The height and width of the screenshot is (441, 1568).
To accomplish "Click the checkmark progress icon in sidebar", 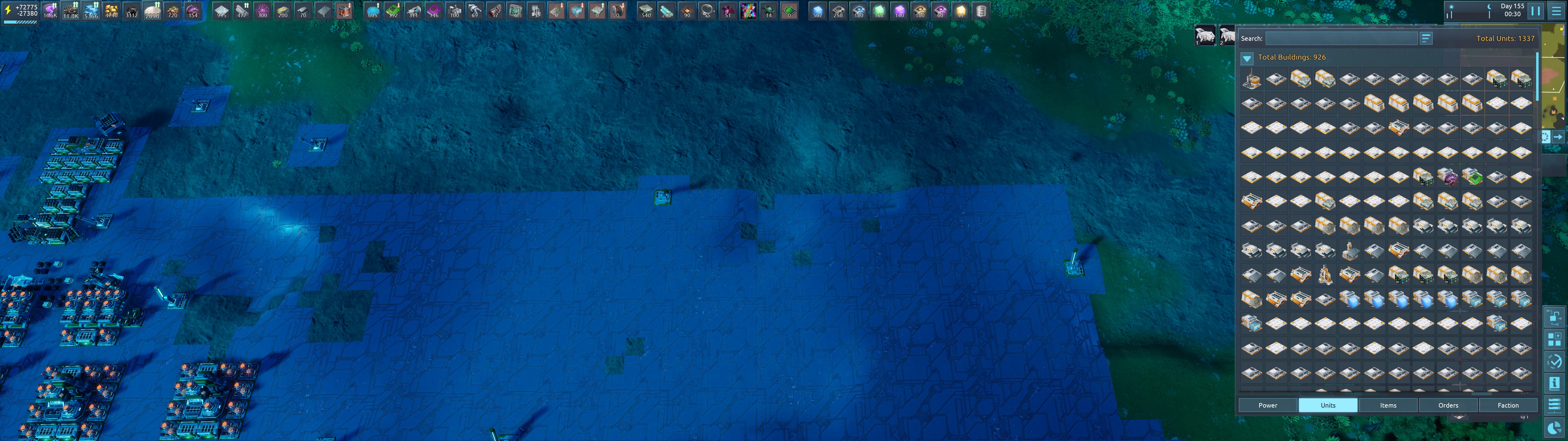I will [x=1554, y=361].
